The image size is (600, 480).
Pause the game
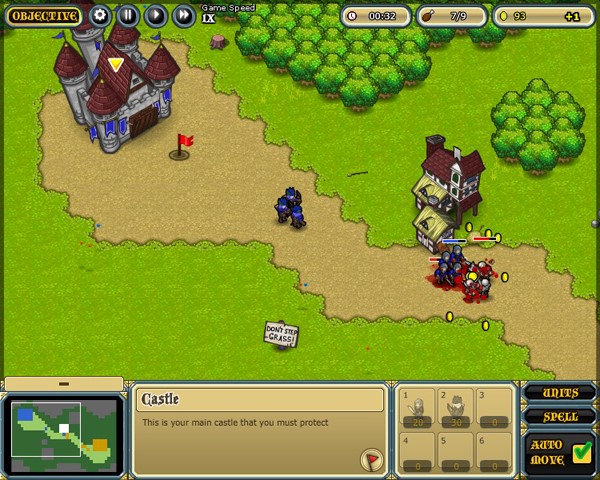click(128, 16)
